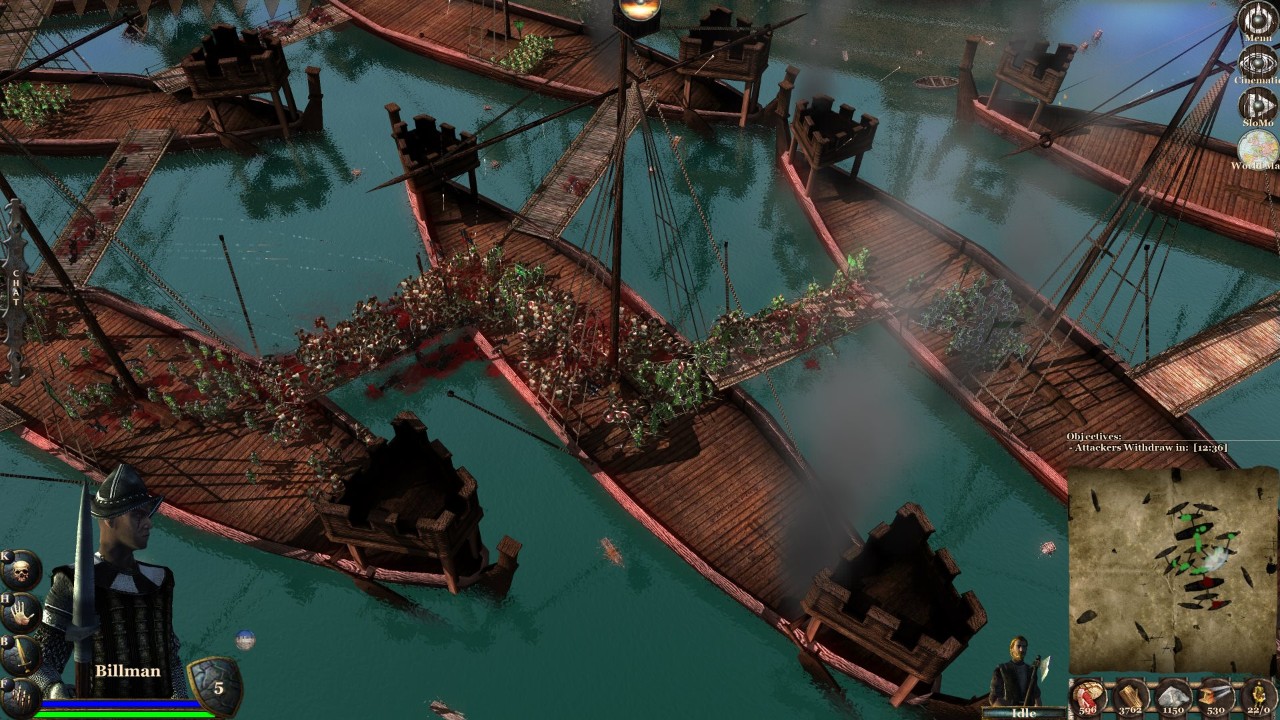This screenshot has height=720, width=1280.
Task: Click the population soldier icon
Action: (1257, 697)
